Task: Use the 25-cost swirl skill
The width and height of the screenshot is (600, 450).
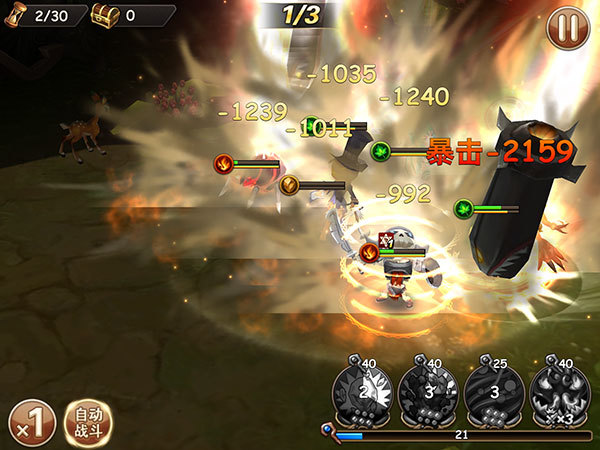Action: click(x=494, y=392)
